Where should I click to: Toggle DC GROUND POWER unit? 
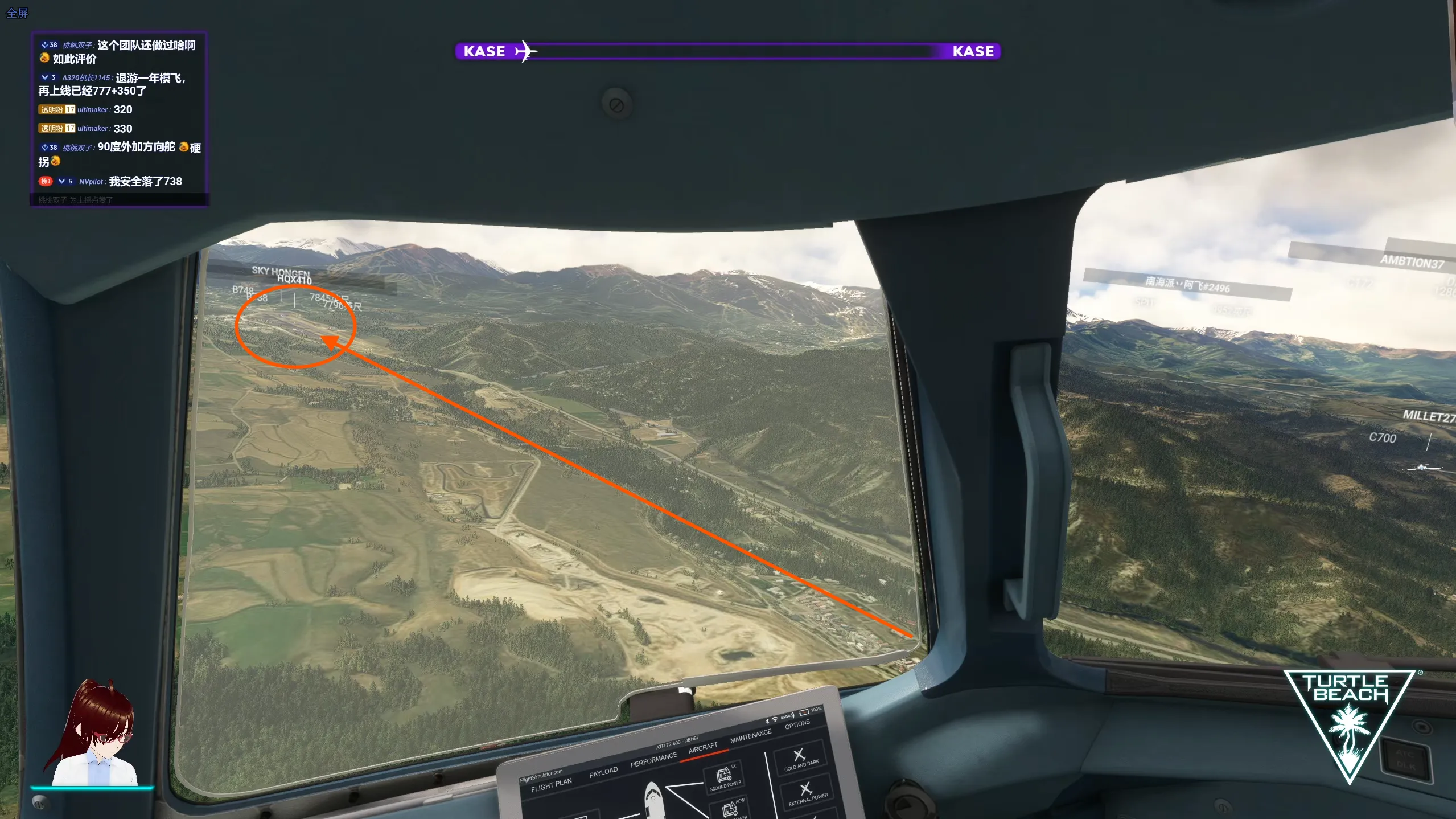tap(725, 778)
